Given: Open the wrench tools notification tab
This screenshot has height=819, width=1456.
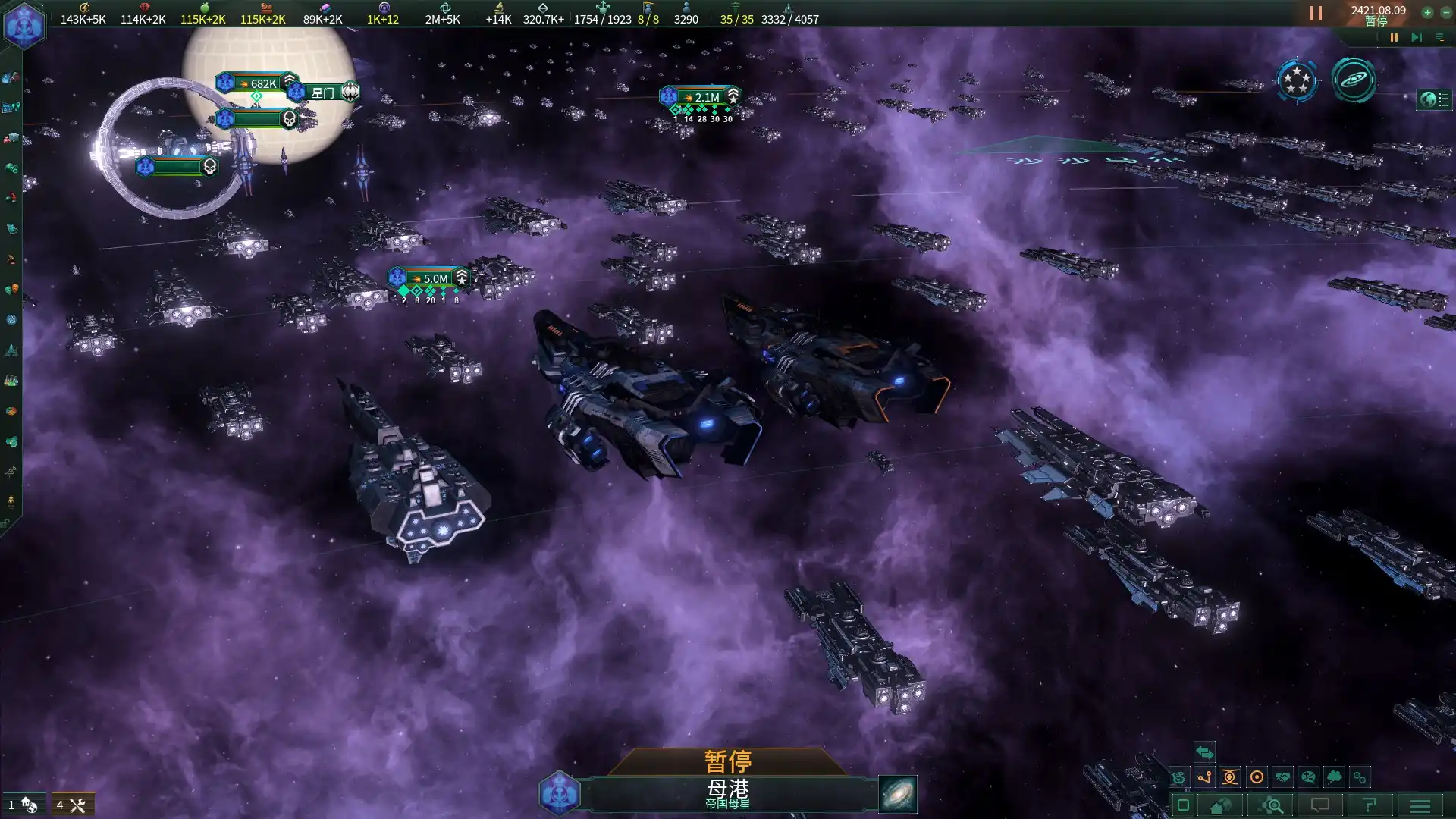Looking at the screenshot, I should click(x=73, y=805).
